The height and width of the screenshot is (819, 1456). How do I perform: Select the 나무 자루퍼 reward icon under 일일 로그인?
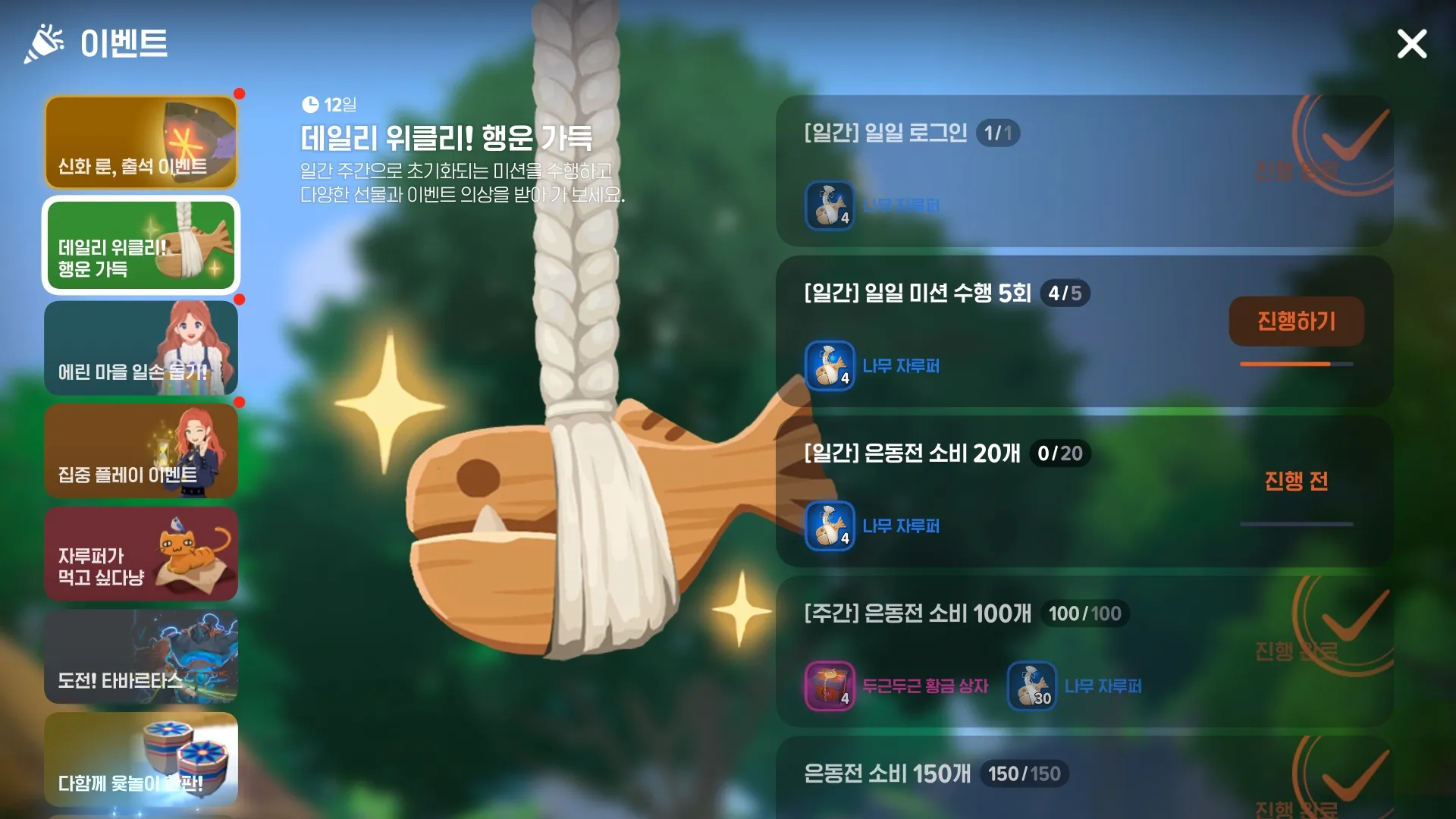tap(830, 206)
